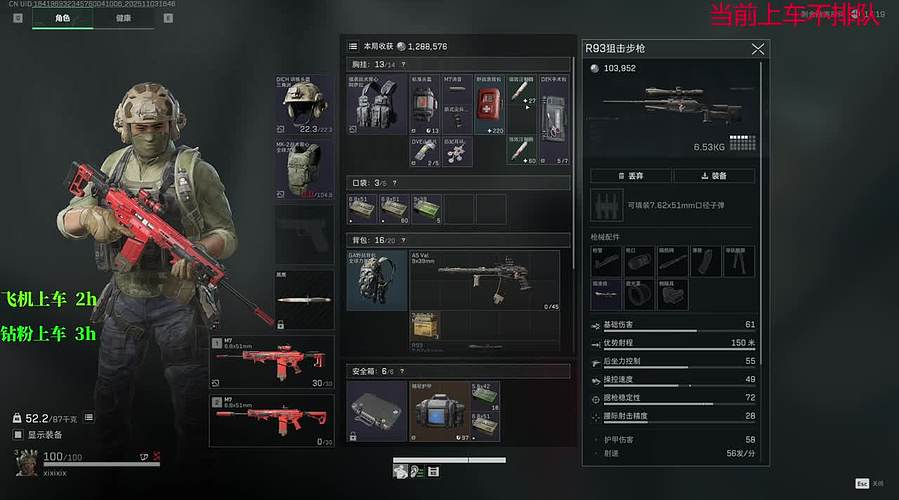This screenshot has height=500, width=899.
Task: Select the knife melee weapon slot
Action: coord(304,300)
